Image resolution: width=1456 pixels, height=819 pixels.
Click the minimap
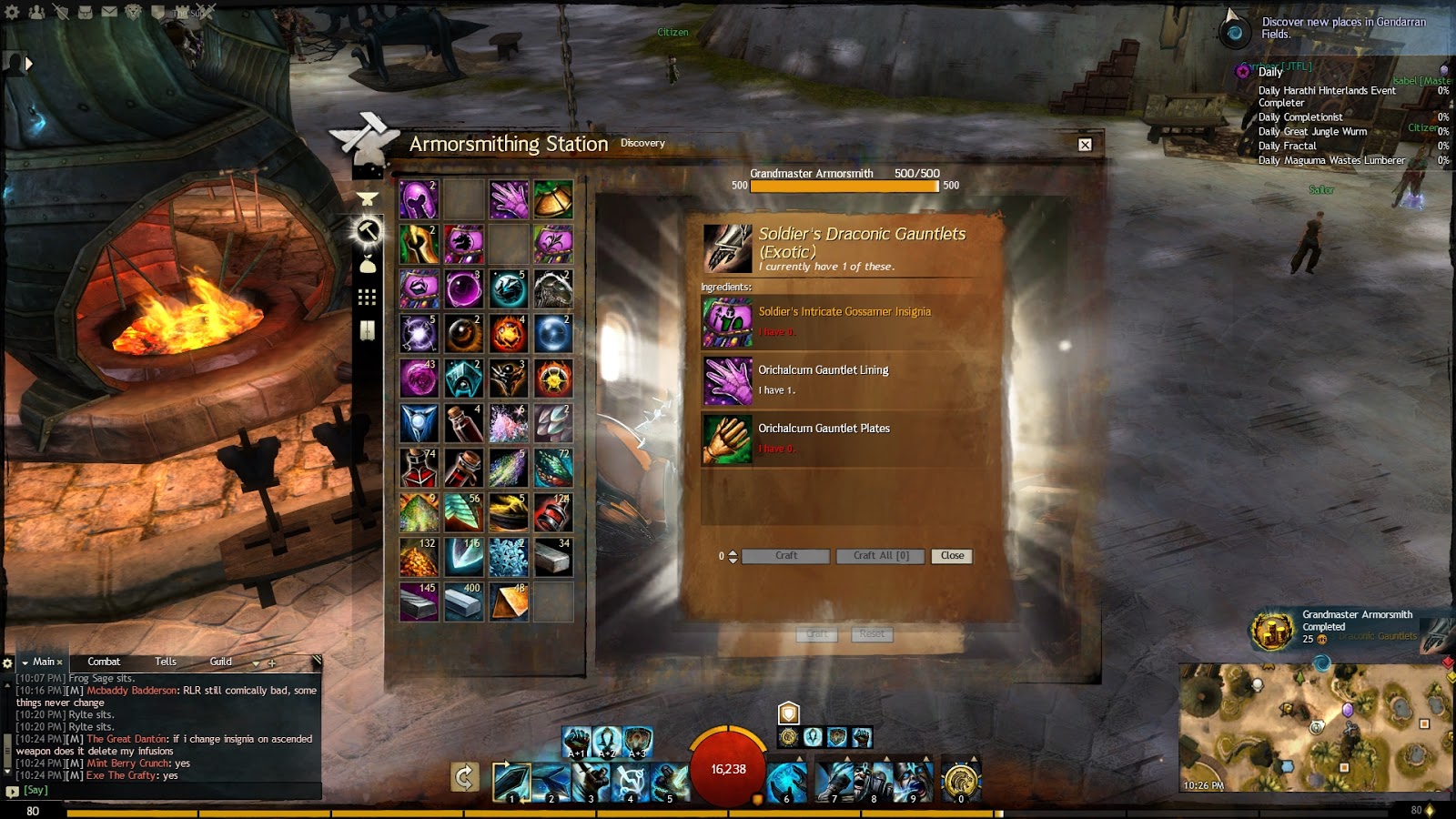pyautogui.click(x=1315, y=728)
